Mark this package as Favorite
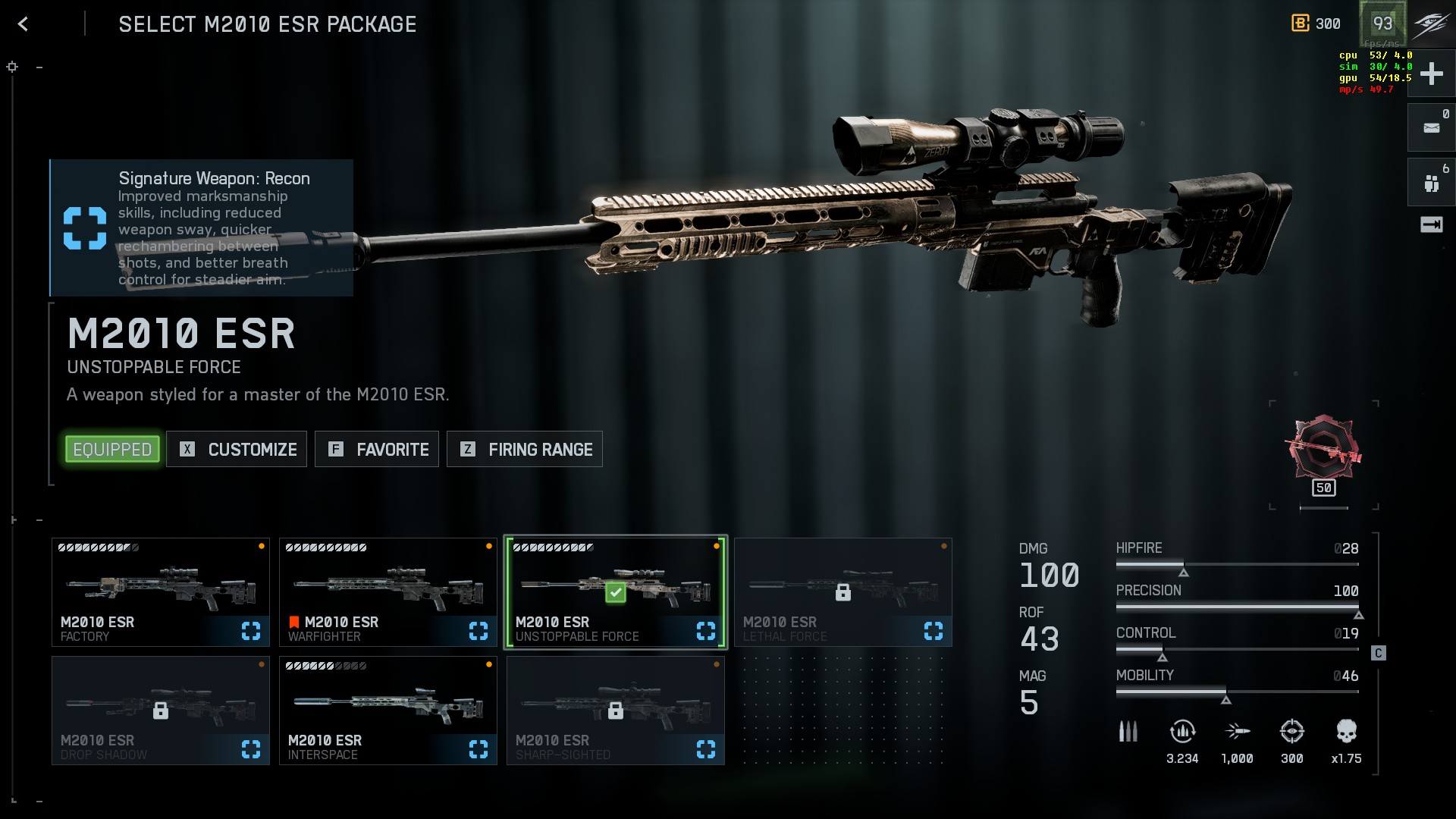 coord(377,450)
